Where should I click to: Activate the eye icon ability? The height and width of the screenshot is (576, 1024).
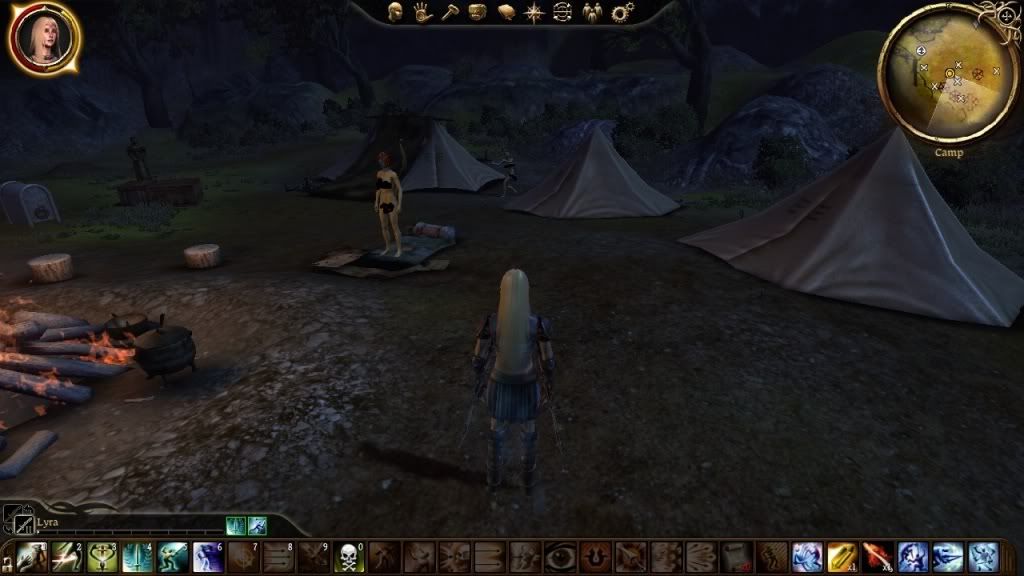561,557
